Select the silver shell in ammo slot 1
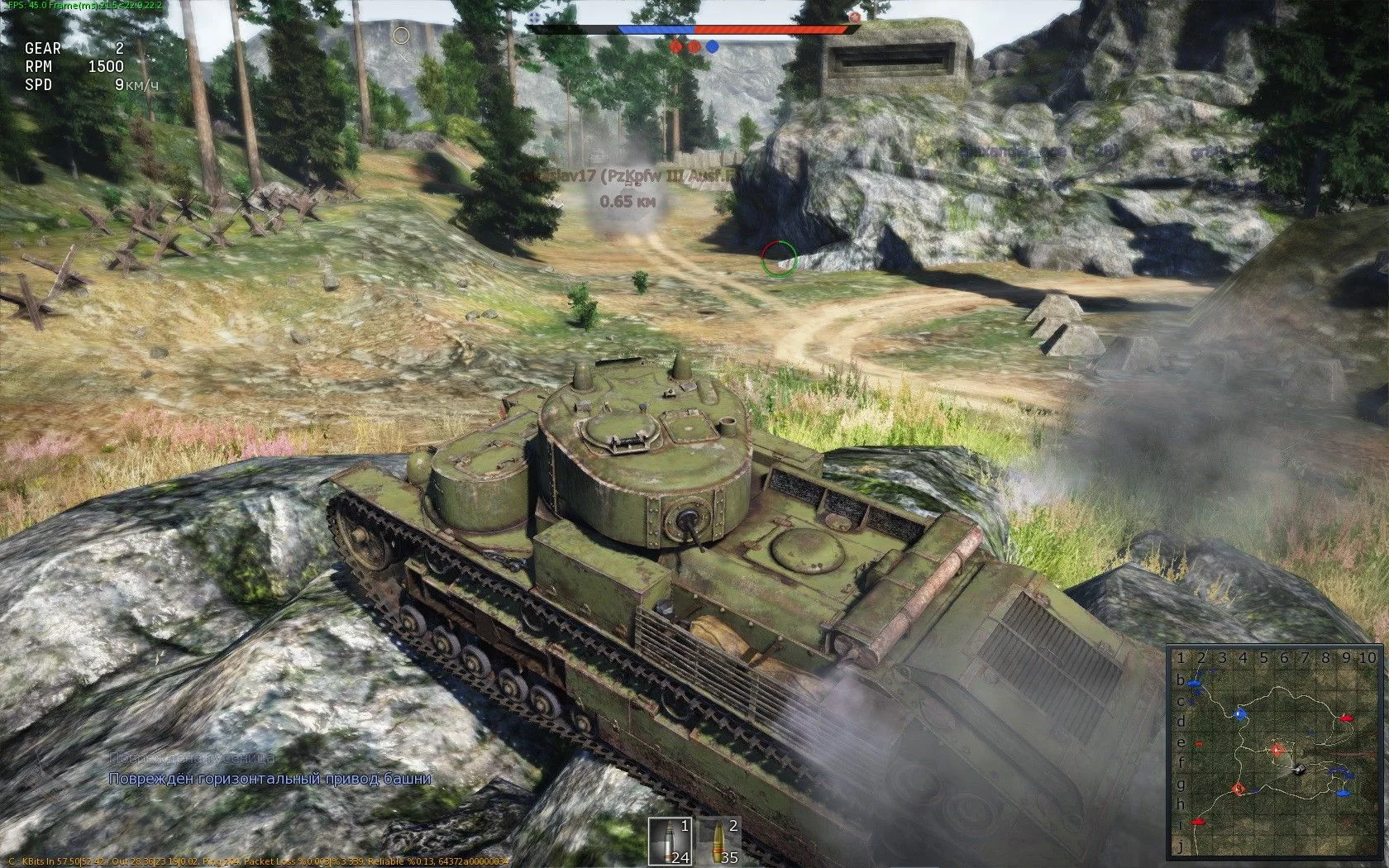The height and width of the screenshot is (868, 1389). [x=669, y=842]
